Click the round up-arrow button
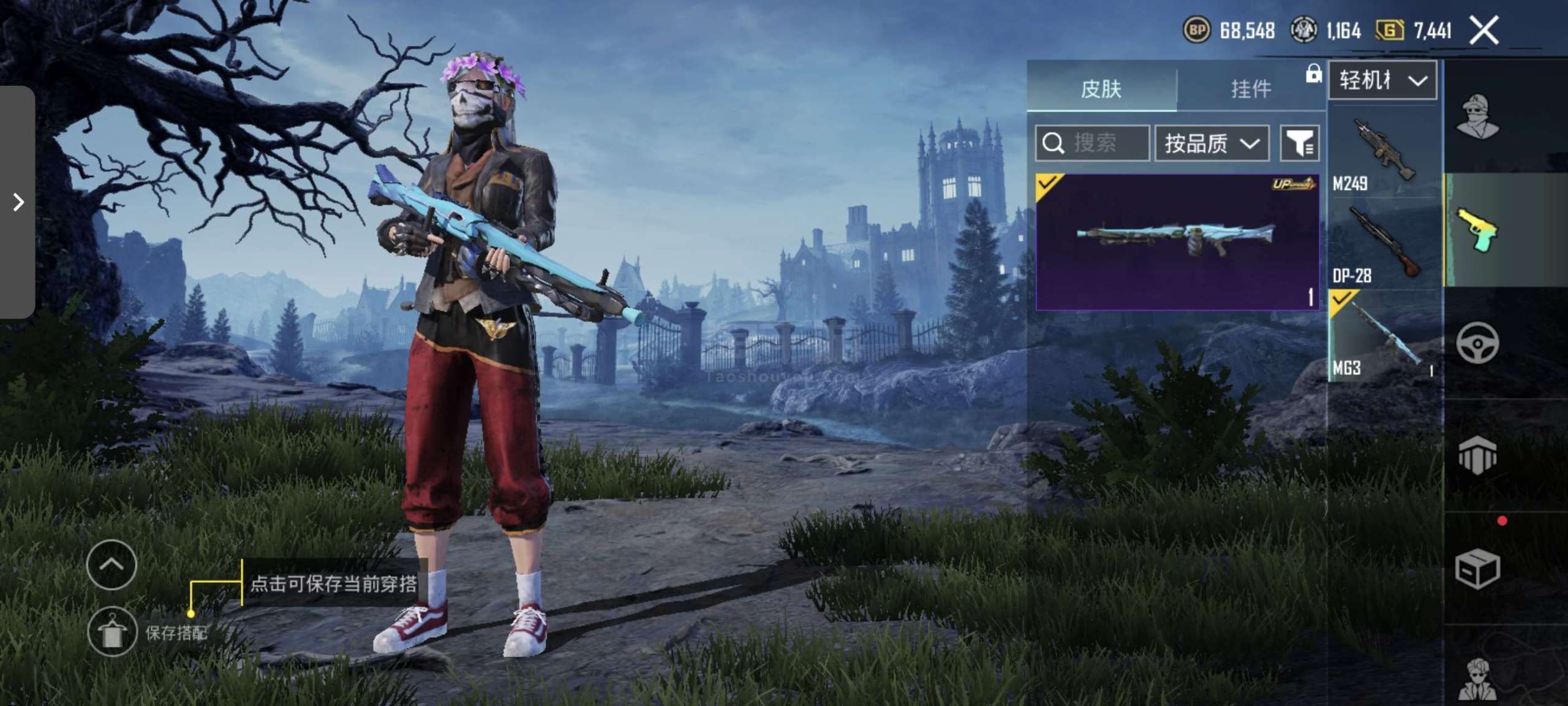The height and width of the screenshot is (706, 1568). click(111, 564)
